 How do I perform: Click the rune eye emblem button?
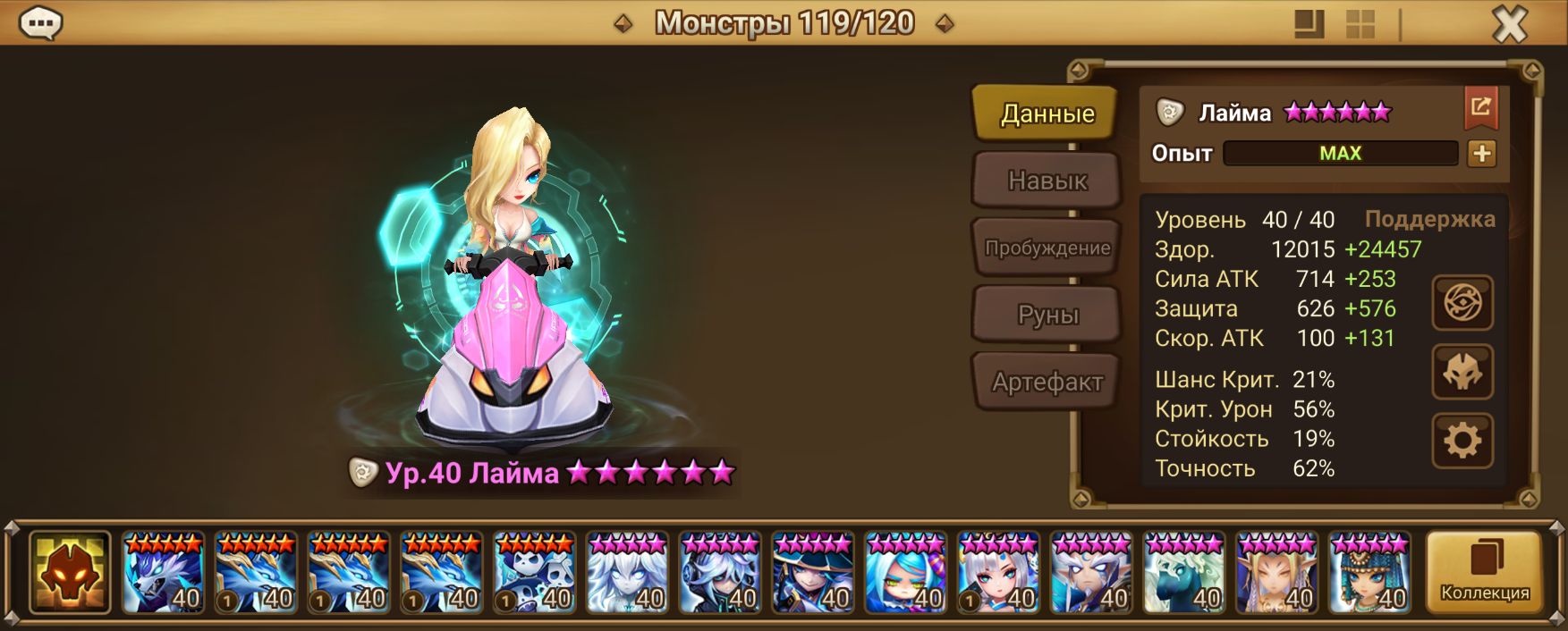pos(1462,303)
